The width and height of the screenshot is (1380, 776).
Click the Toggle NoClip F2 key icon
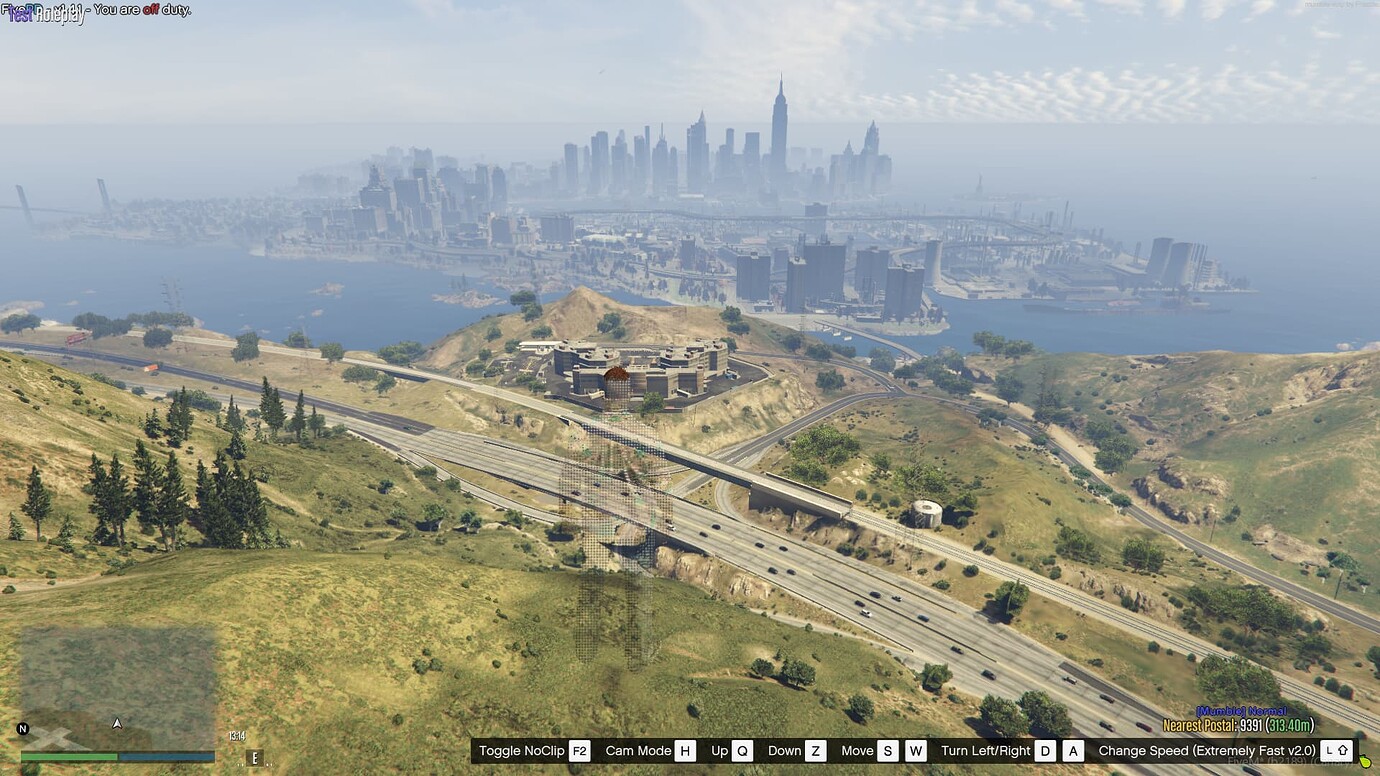(x=578, y=750)
